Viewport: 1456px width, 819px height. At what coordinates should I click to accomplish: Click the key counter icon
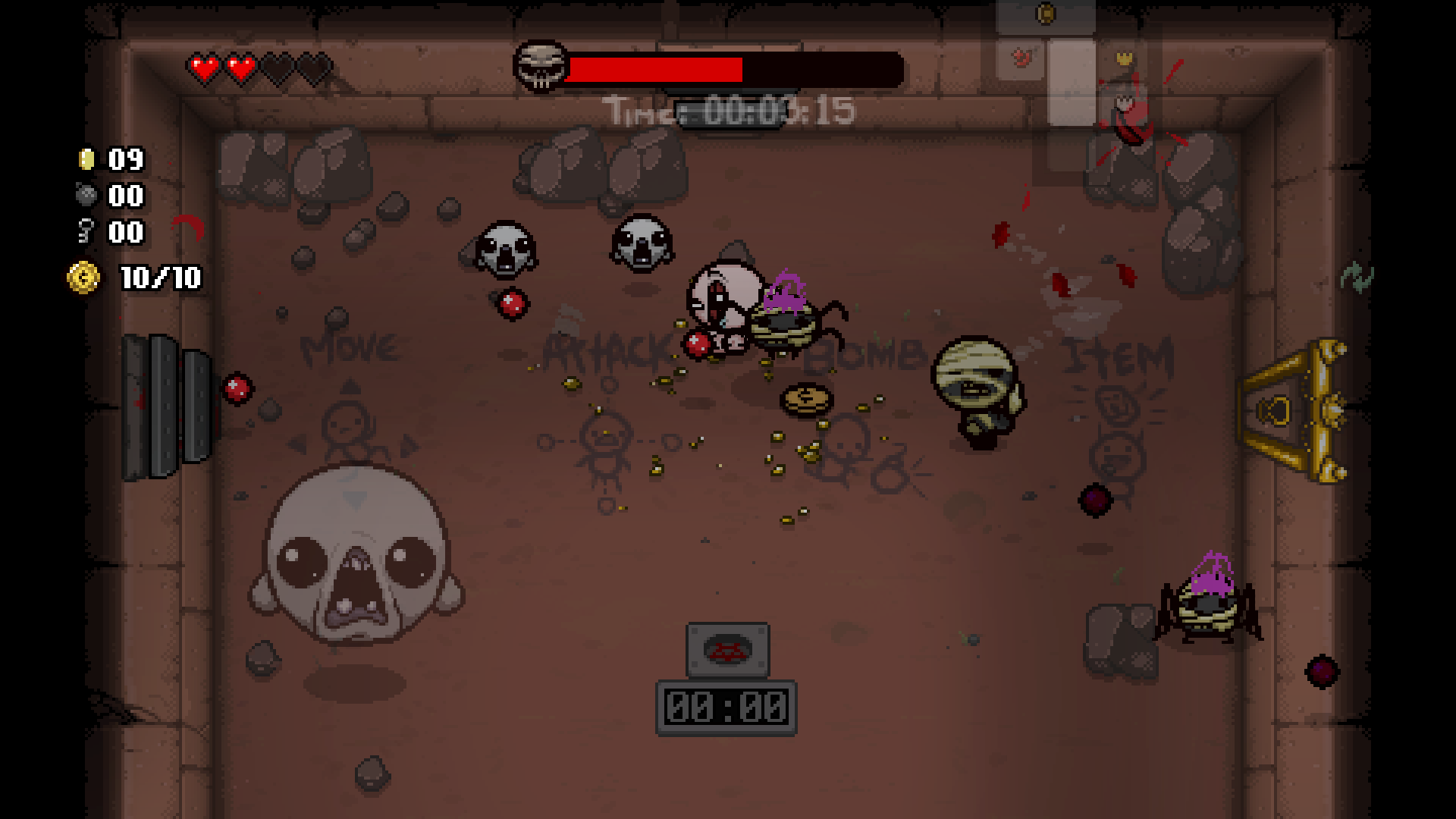(84, 232)
